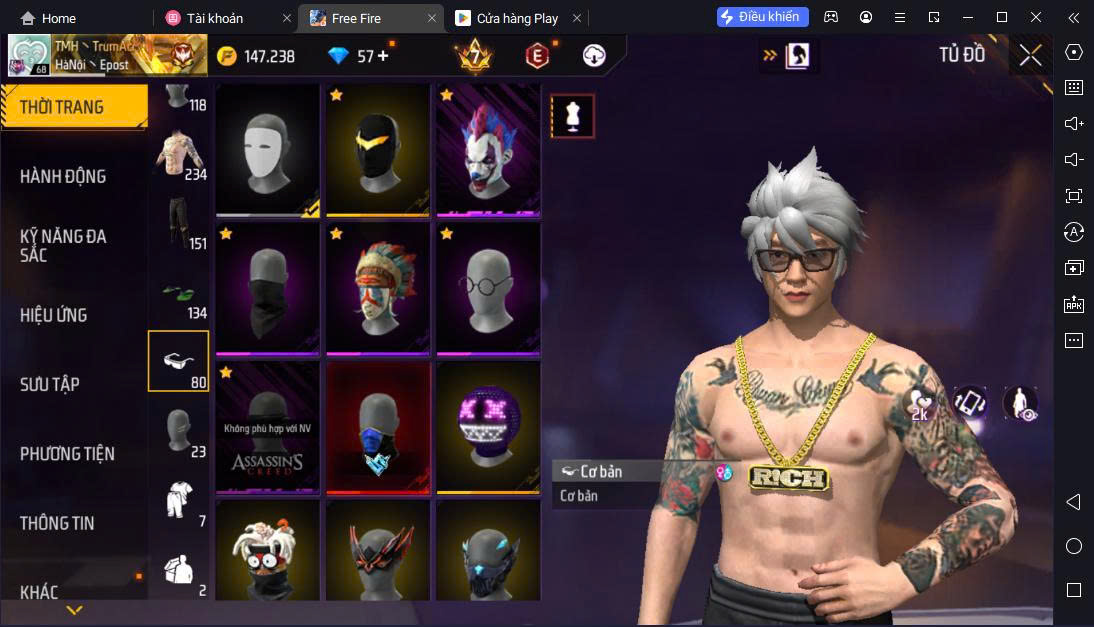Choose the plain white mask item
1094x627 pixels.
[268, 149]
